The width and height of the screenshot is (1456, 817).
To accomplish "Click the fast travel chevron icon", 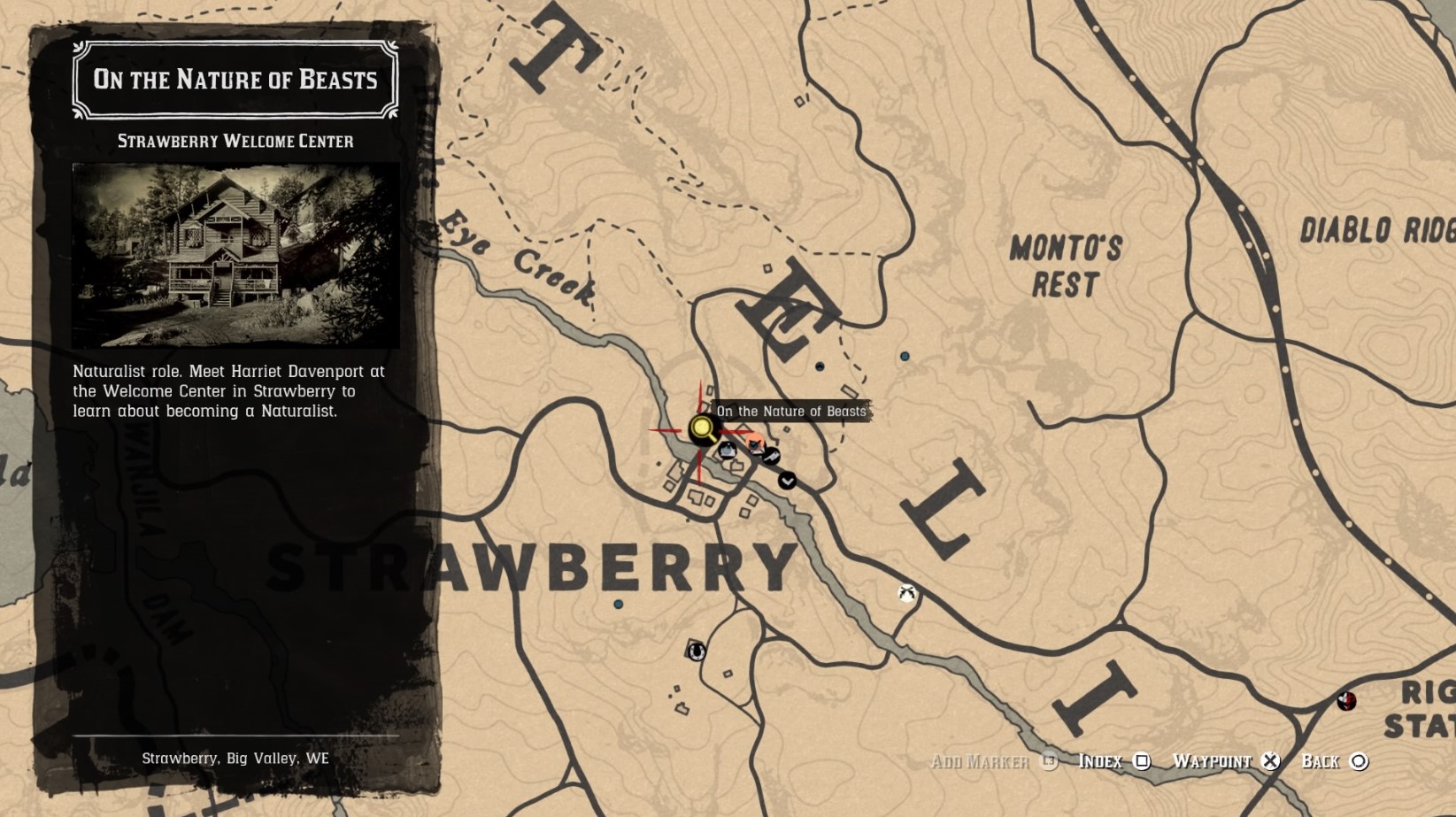I will pyautogui.click(x=787, y=481).
